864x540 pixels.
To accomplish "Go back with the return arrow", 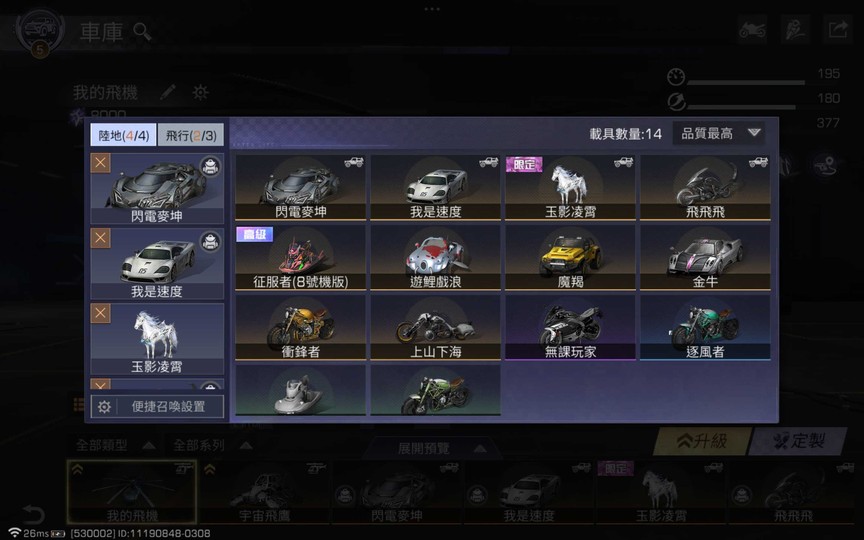I will point(33,514).
